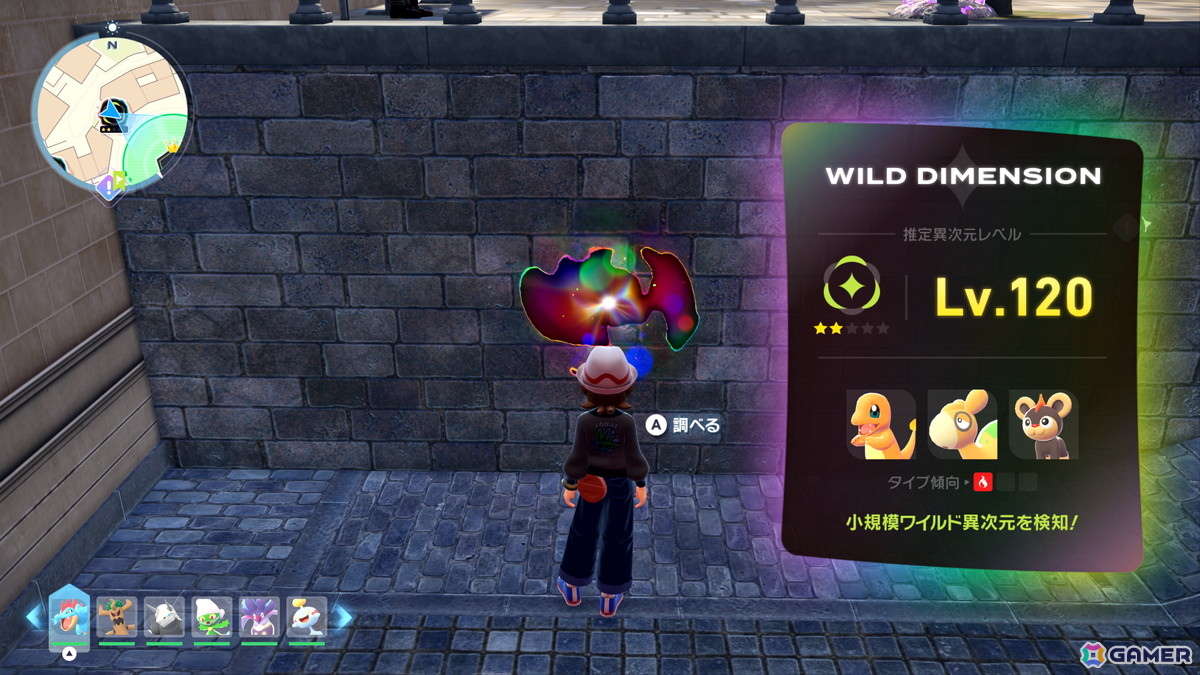Choose the Teddiursa portrait in the Wild Dimension panel
This screenshot has width=1200, height=675.
point(1043,425)
